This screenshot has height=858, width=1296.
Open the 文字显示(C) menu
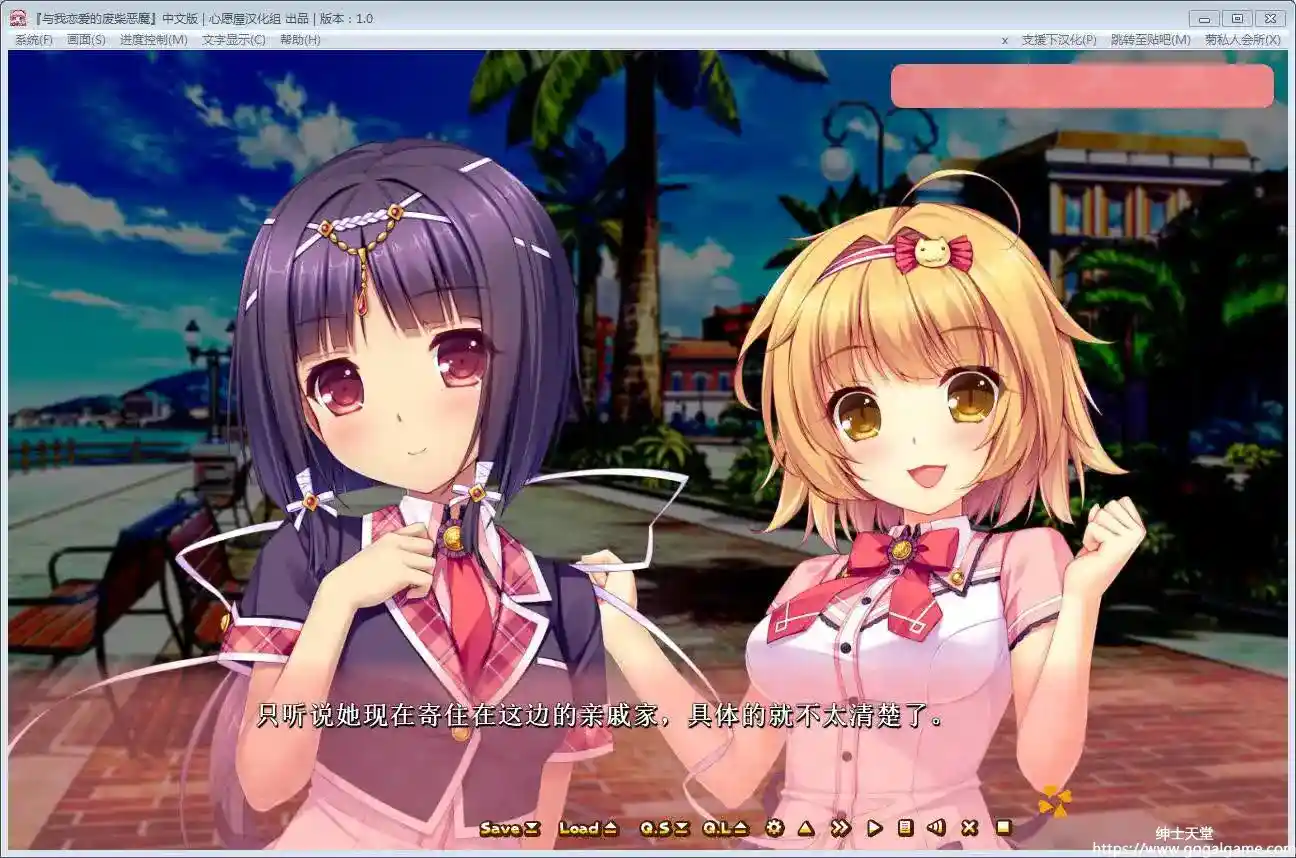click(x=234, y=40)
